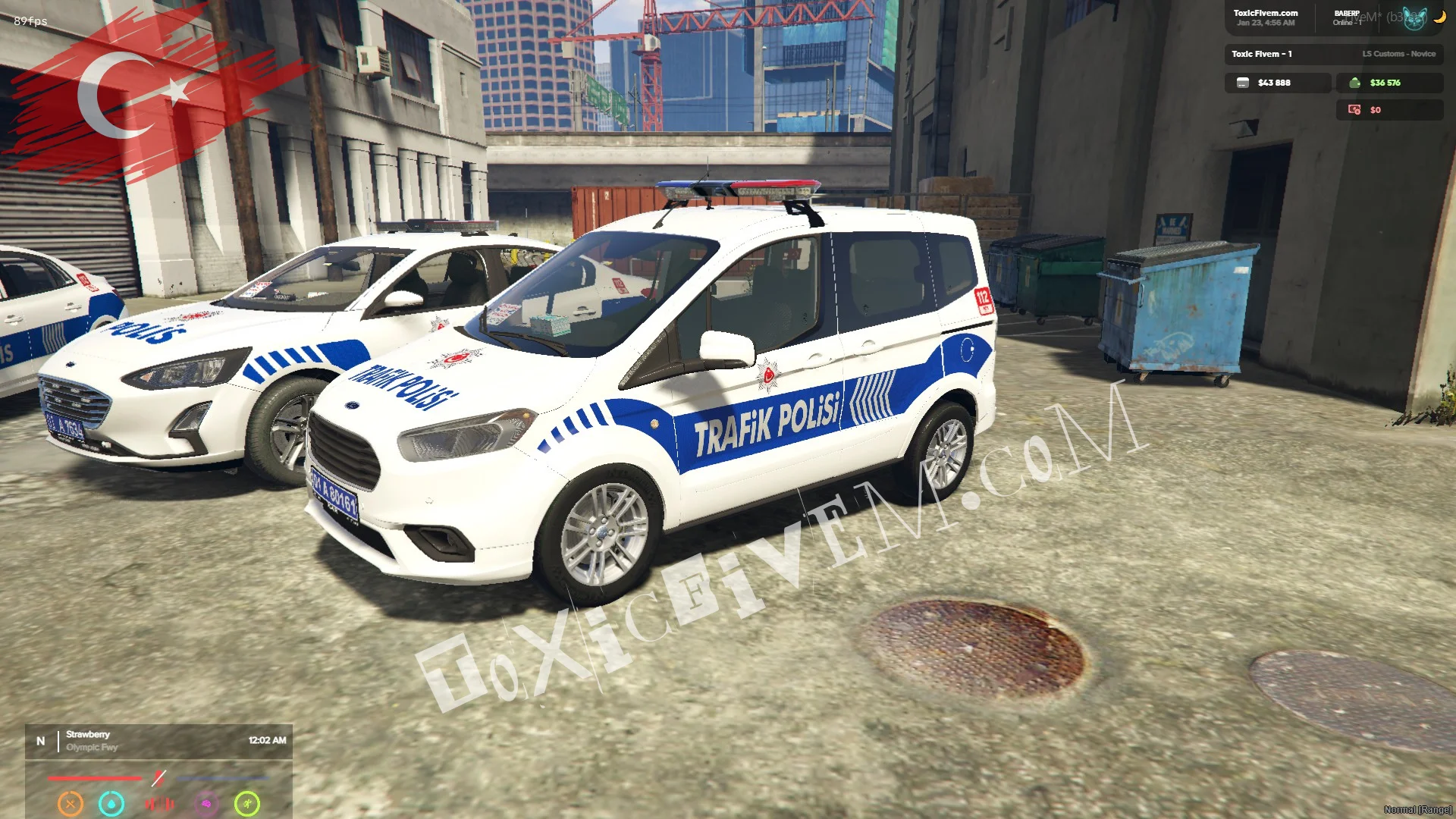
Task: Click the purple brain stress icon
Action: pyautogui.click(x=206, y=803)
